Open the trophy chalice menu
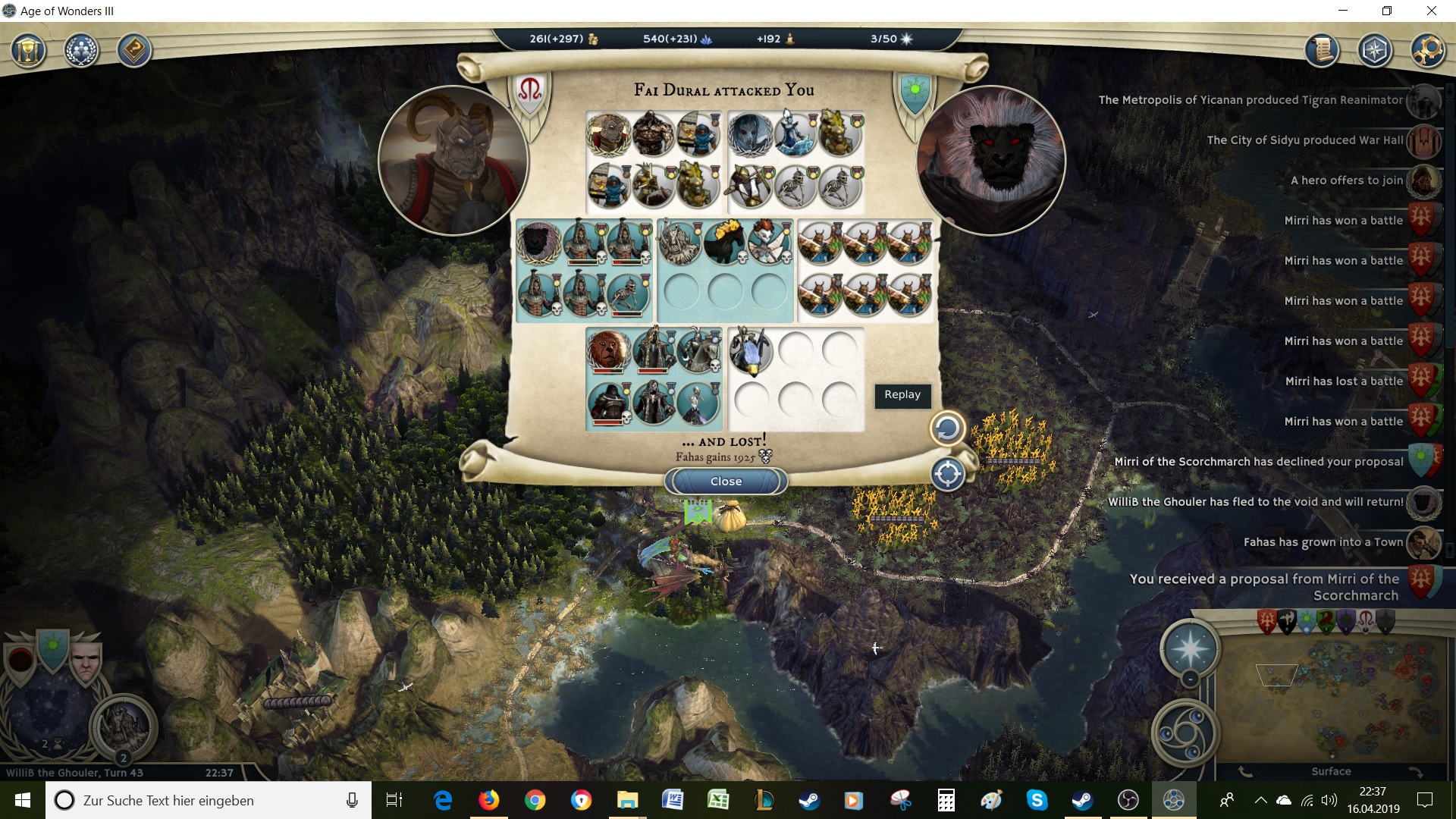Screen dimensions: 1456x819 point(28,52)
